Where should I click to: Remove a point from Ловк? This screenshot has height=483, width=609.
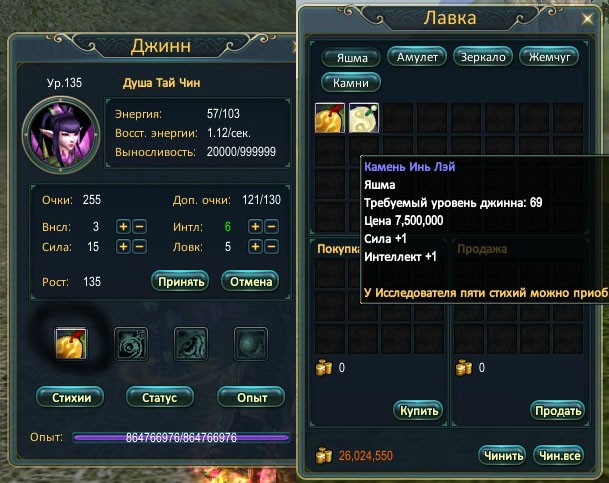coord(270,247)
